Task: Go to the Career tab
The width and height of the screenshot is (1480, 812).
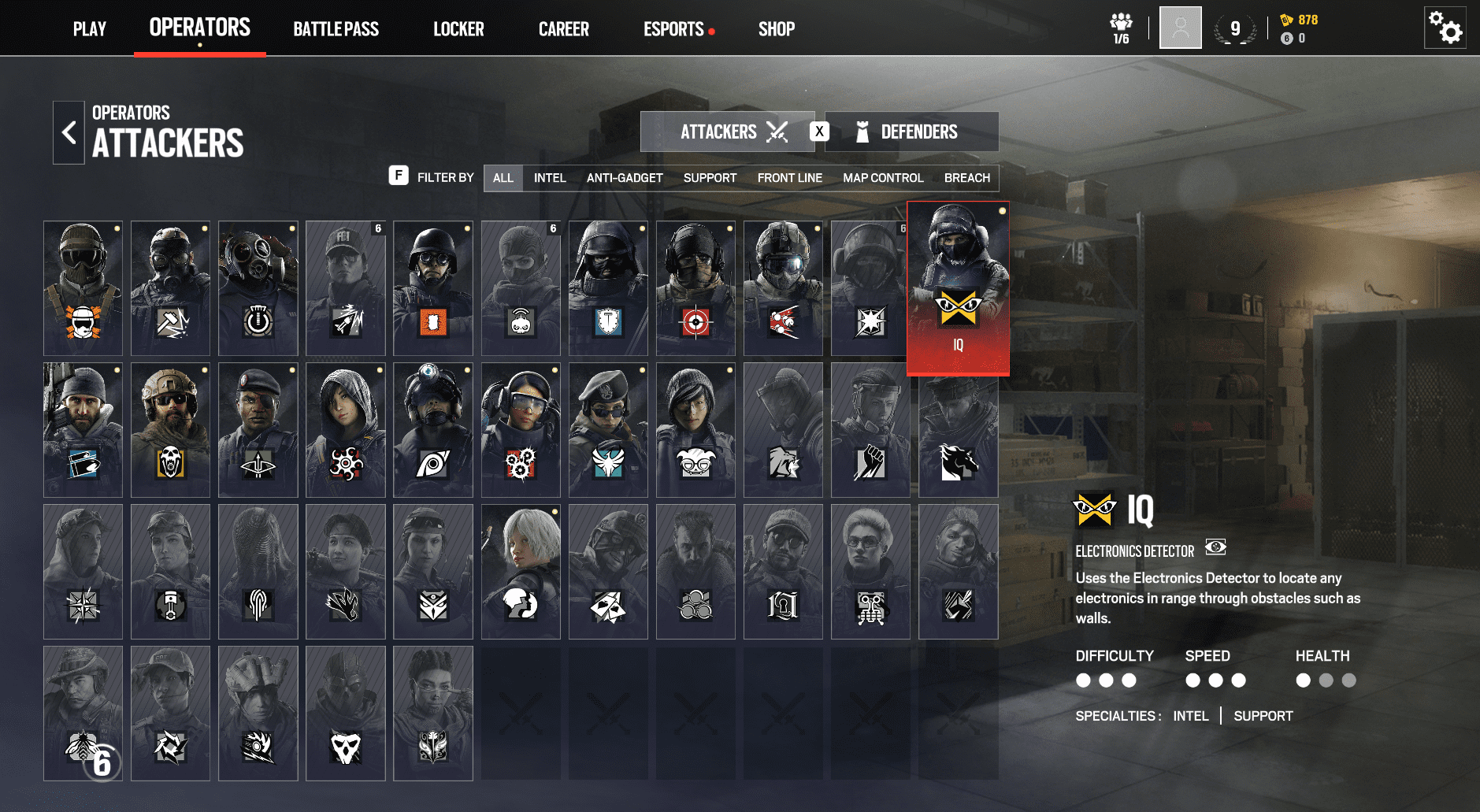Action: click(563, 29)
